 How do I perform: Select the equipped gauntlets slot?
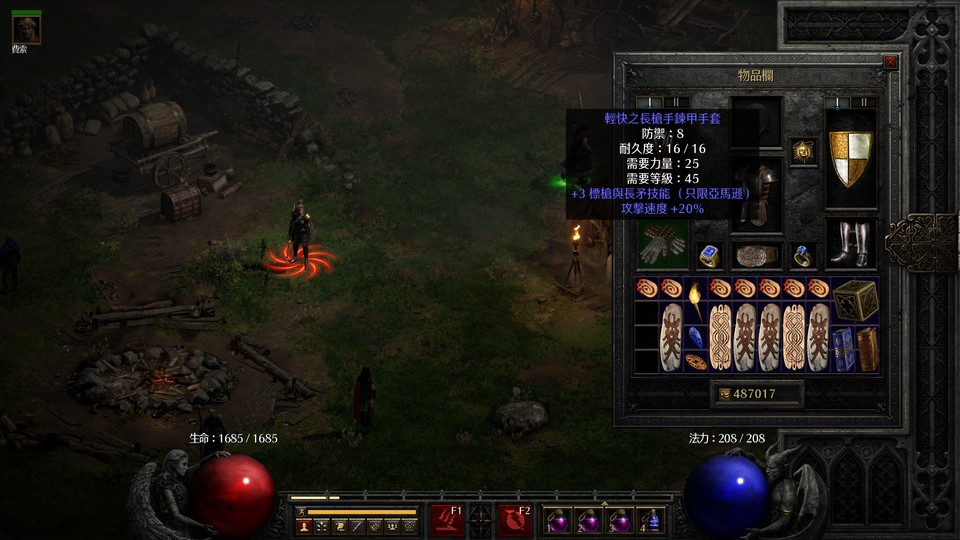pos(662,244)
